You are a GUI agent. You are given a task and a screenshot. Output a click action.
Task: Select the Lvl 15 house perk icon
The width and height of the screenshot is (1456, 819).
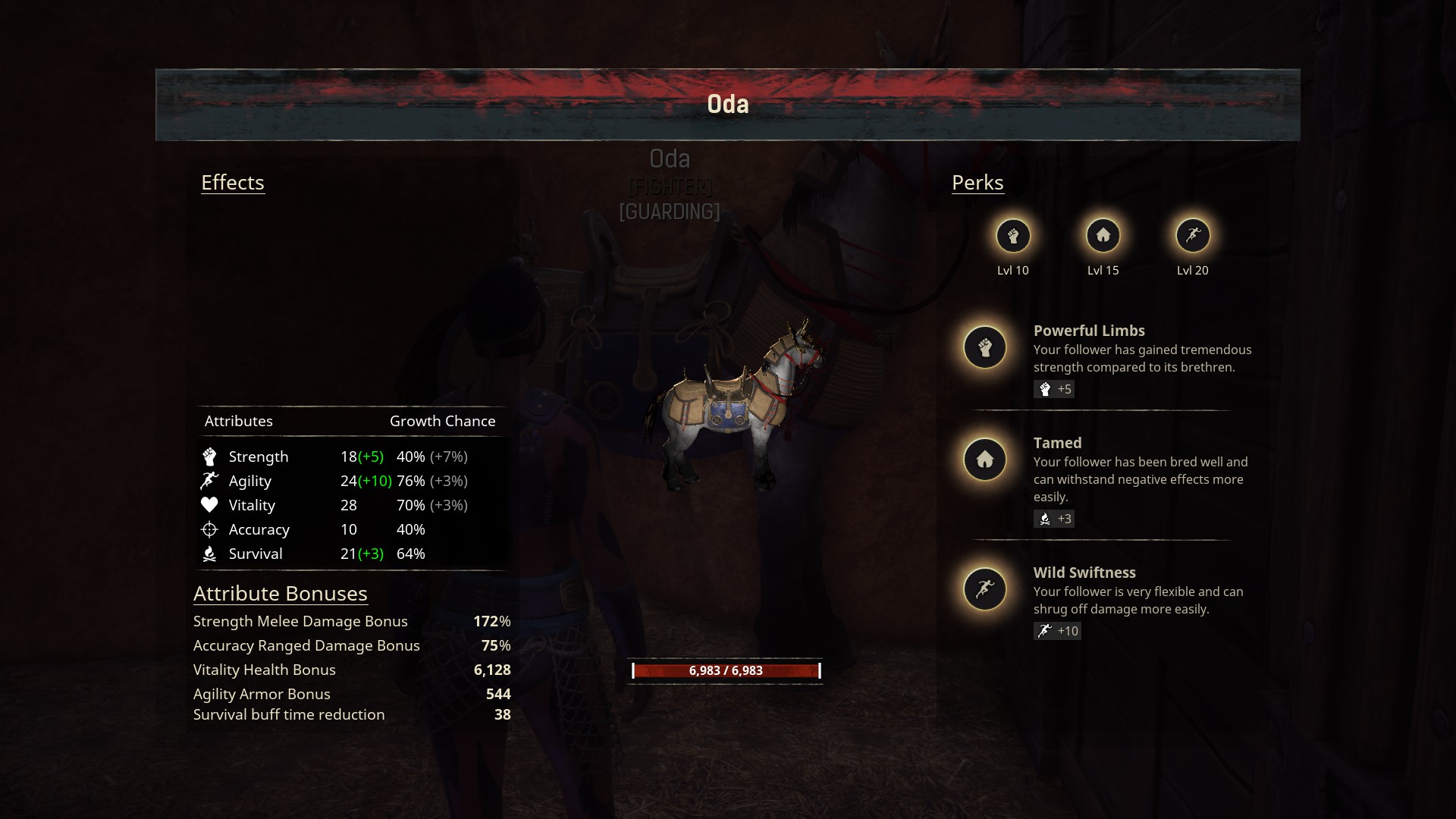tap(1103, 236)
